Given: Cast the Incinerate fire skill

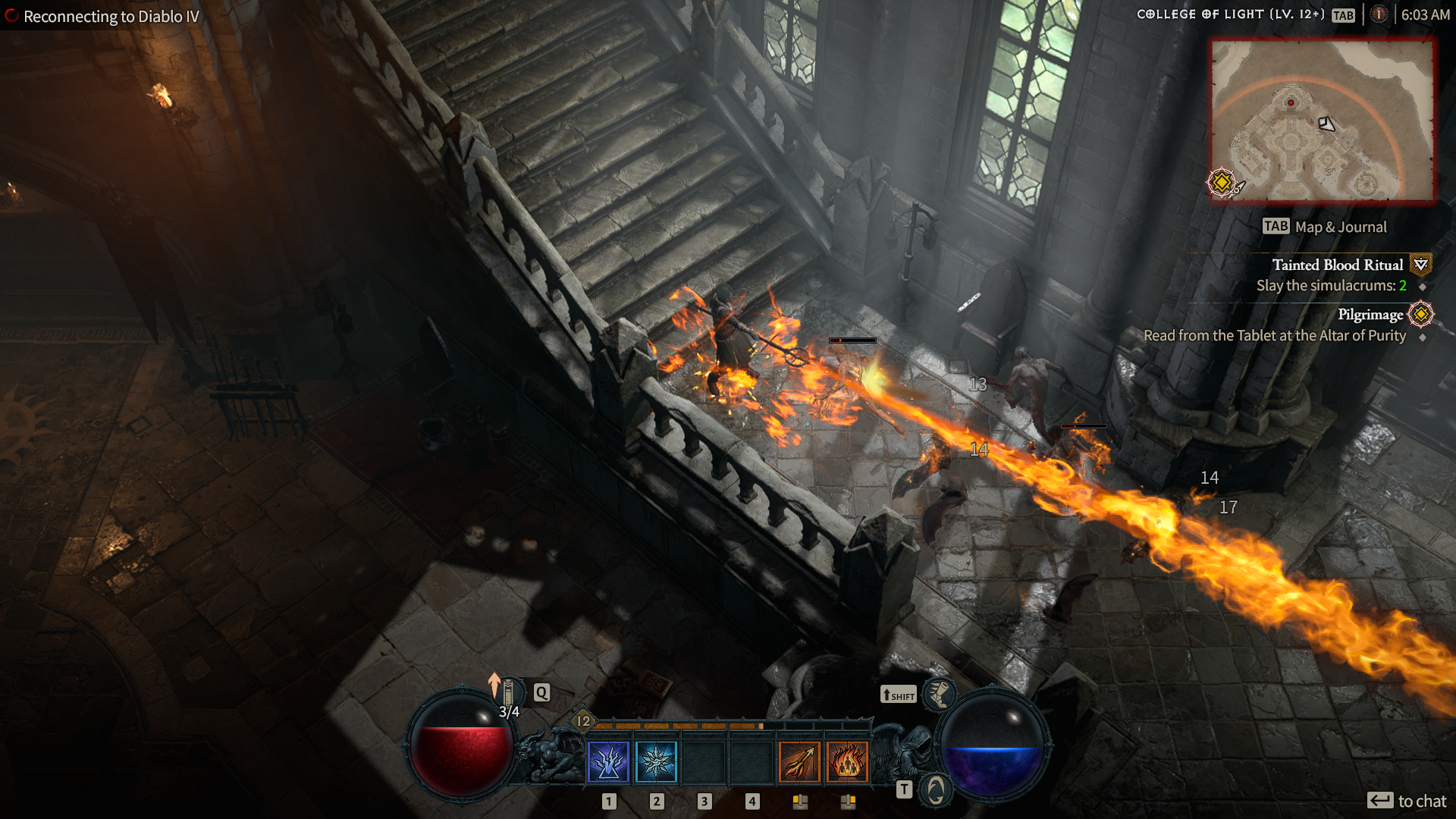Looking at the screenshot, I should point(800,761).
